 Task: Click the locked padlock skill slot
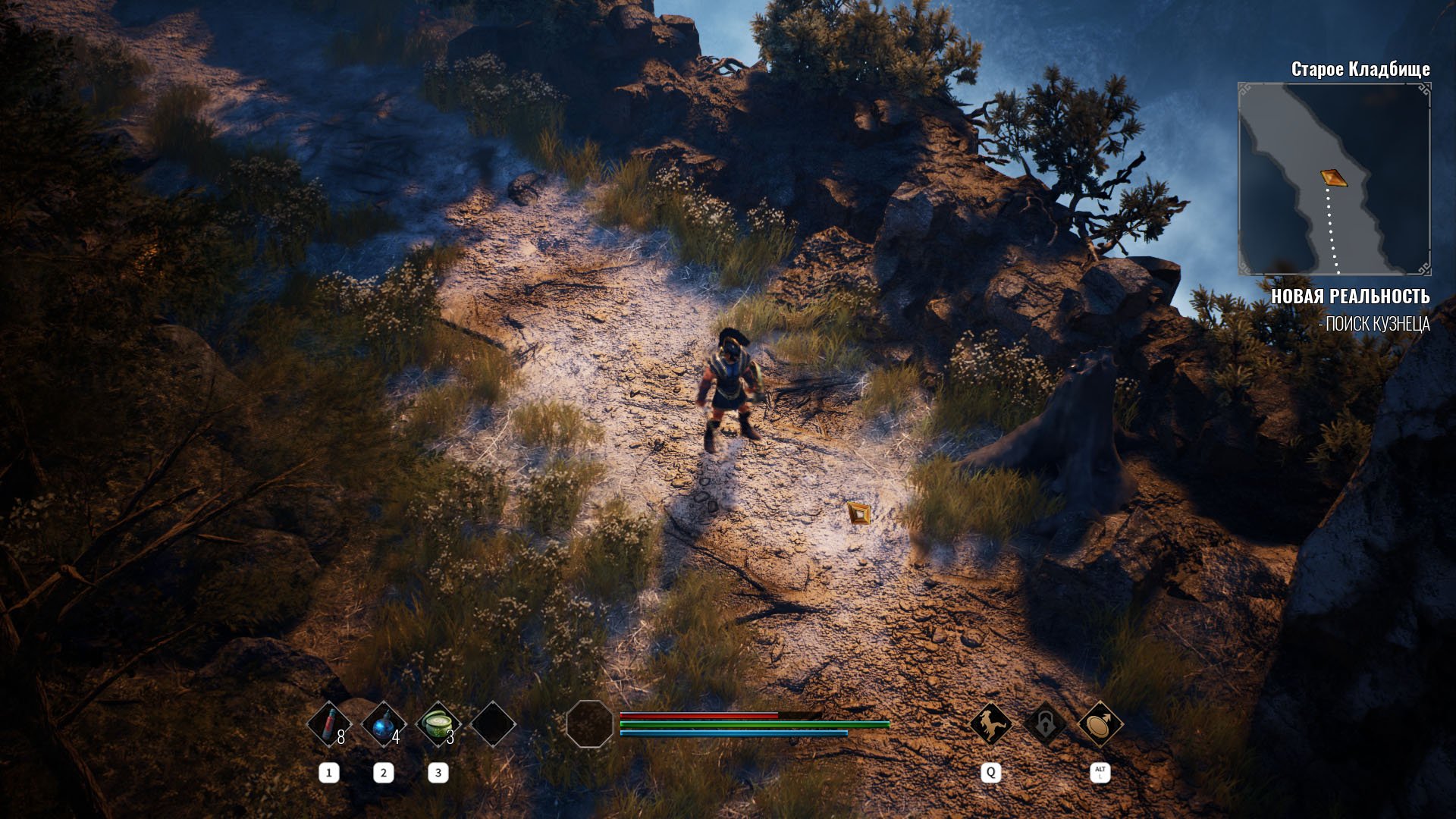[x=1045, y=724]
